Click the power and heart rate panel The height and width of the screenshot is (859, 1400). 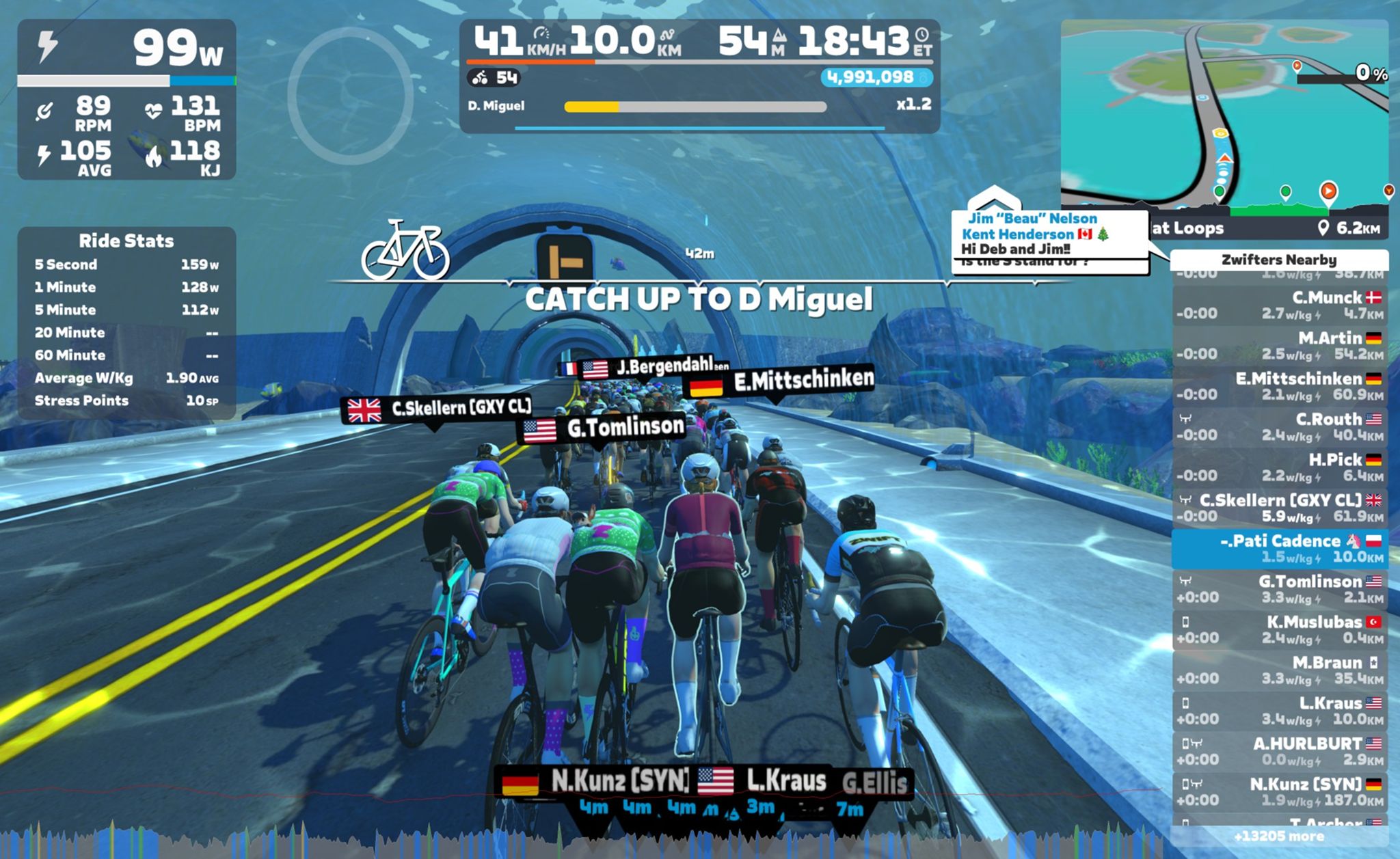[x=126, y=100]
